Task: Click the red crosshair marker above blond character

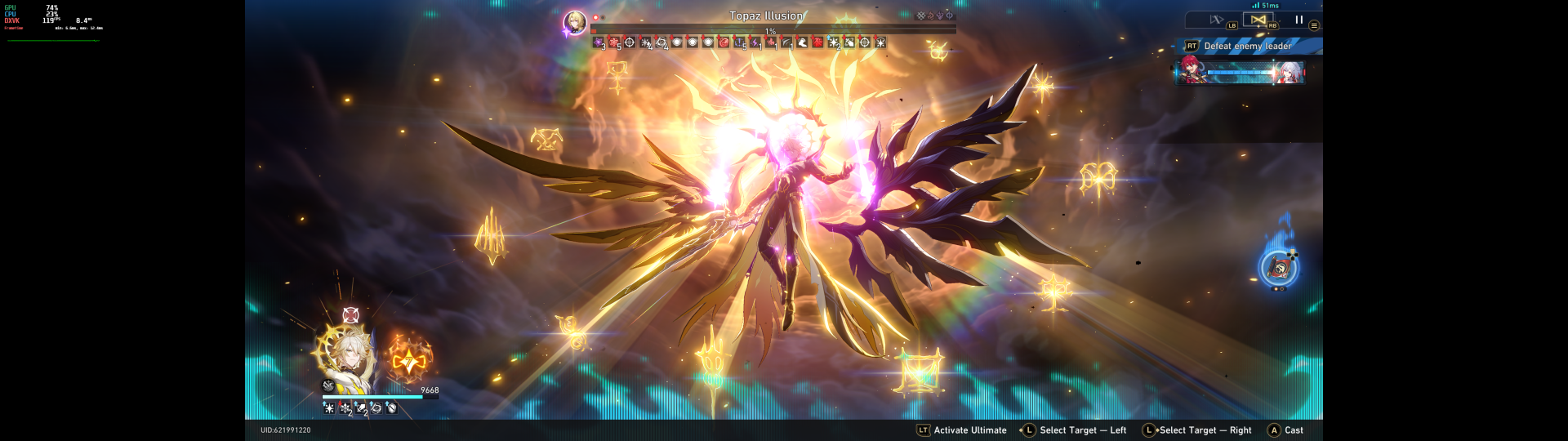Action: click(x=350, y=315)
